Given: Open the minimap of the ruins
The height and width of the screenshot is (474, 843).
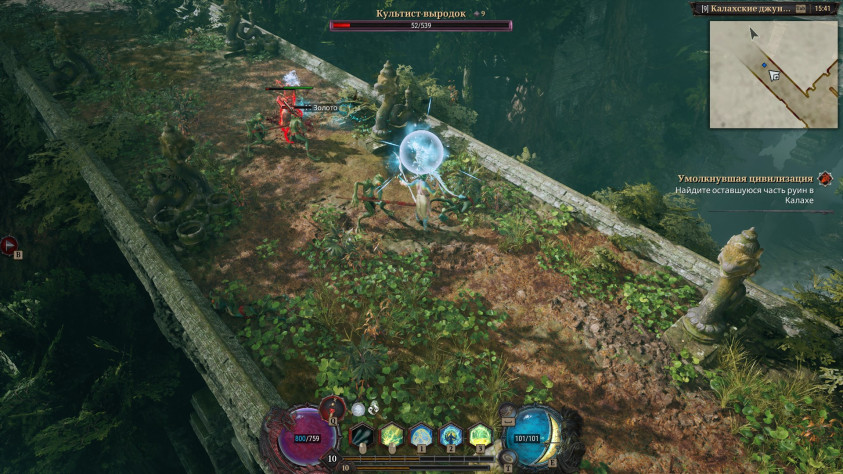Looking at the screenshot, I should (773, 74).
